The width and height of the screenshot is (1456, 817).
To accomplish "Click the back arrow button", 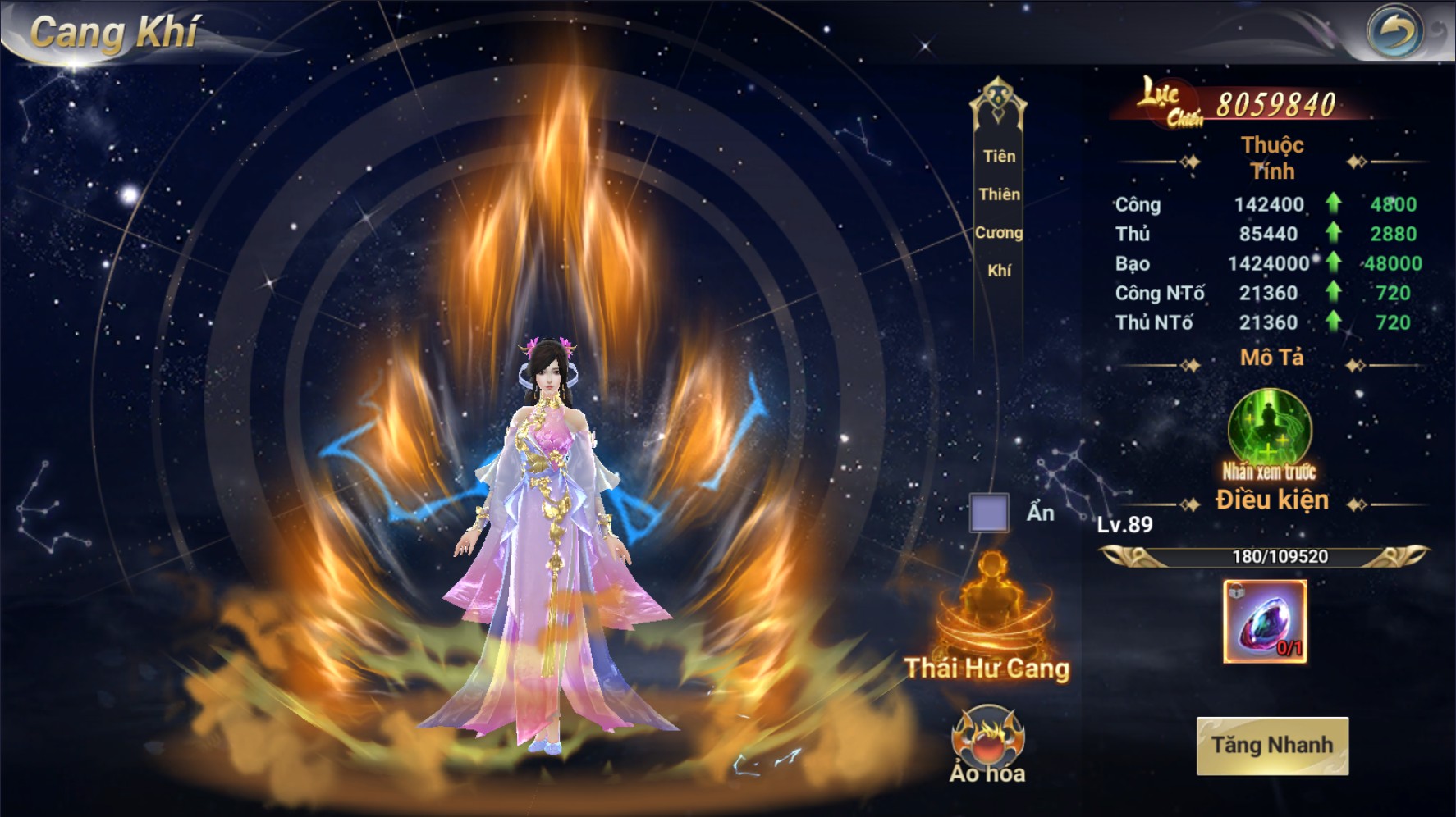I will (x=1395, y=32).
